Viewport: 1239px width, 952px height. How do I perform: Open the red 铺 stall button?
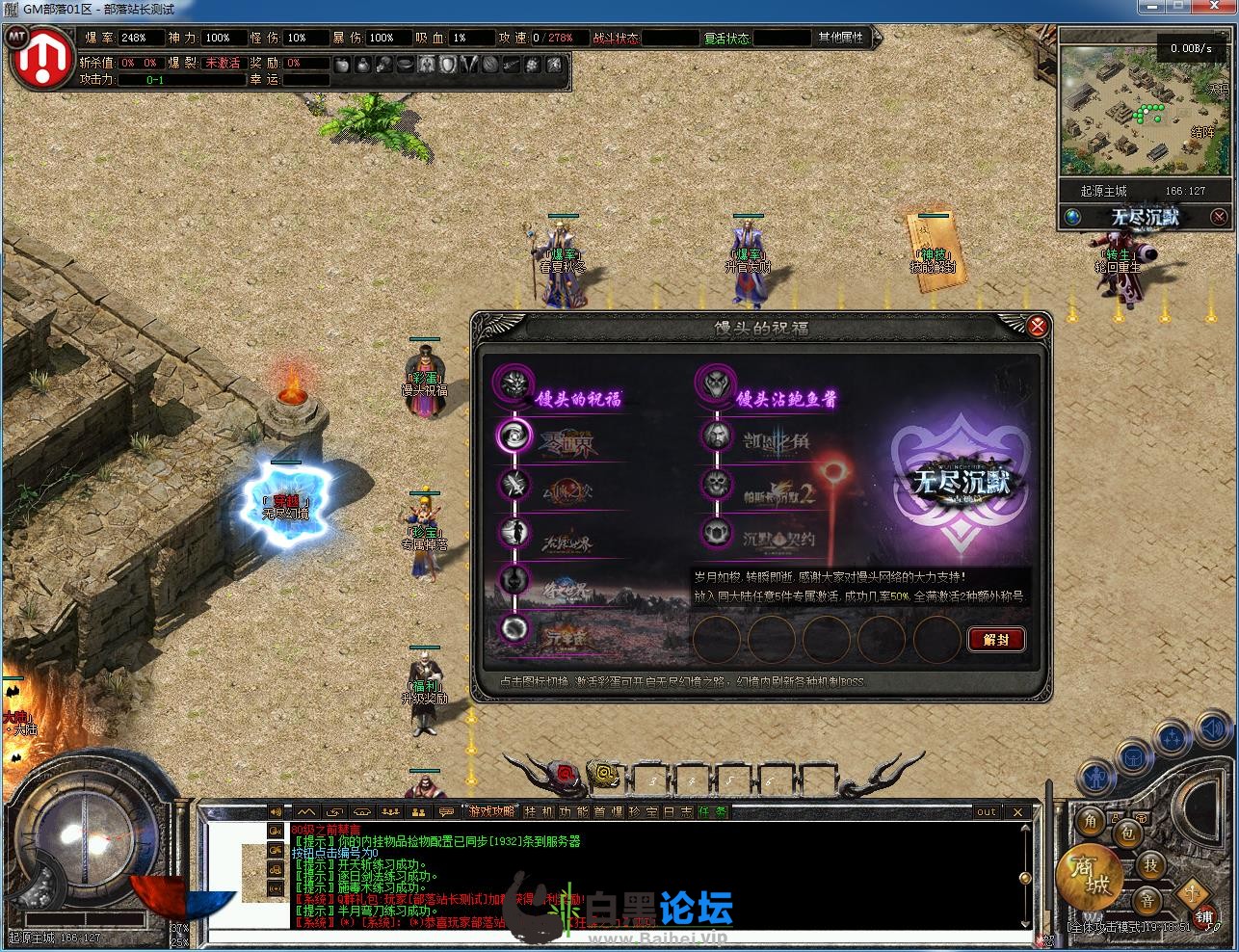point(1203,916)
